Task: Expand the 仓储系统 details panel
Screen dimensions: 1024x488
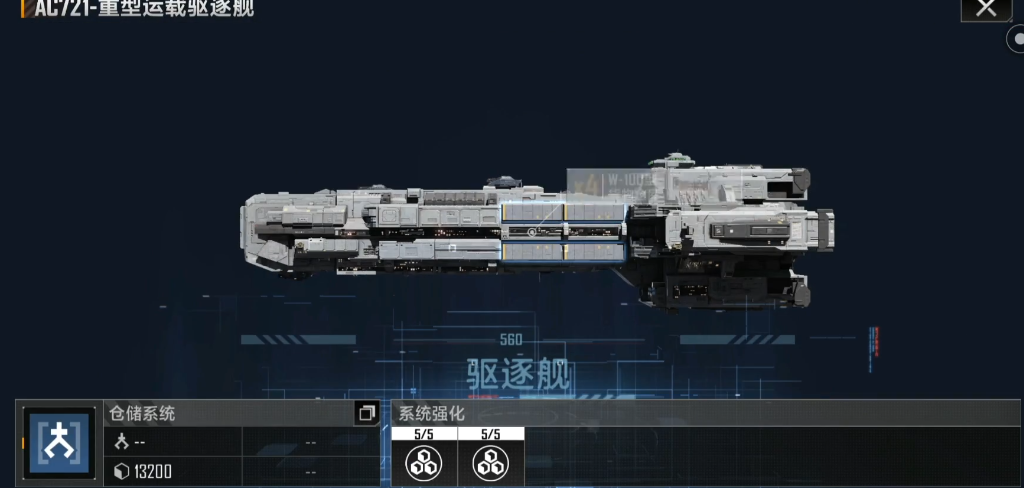Action: click(366, 413)
